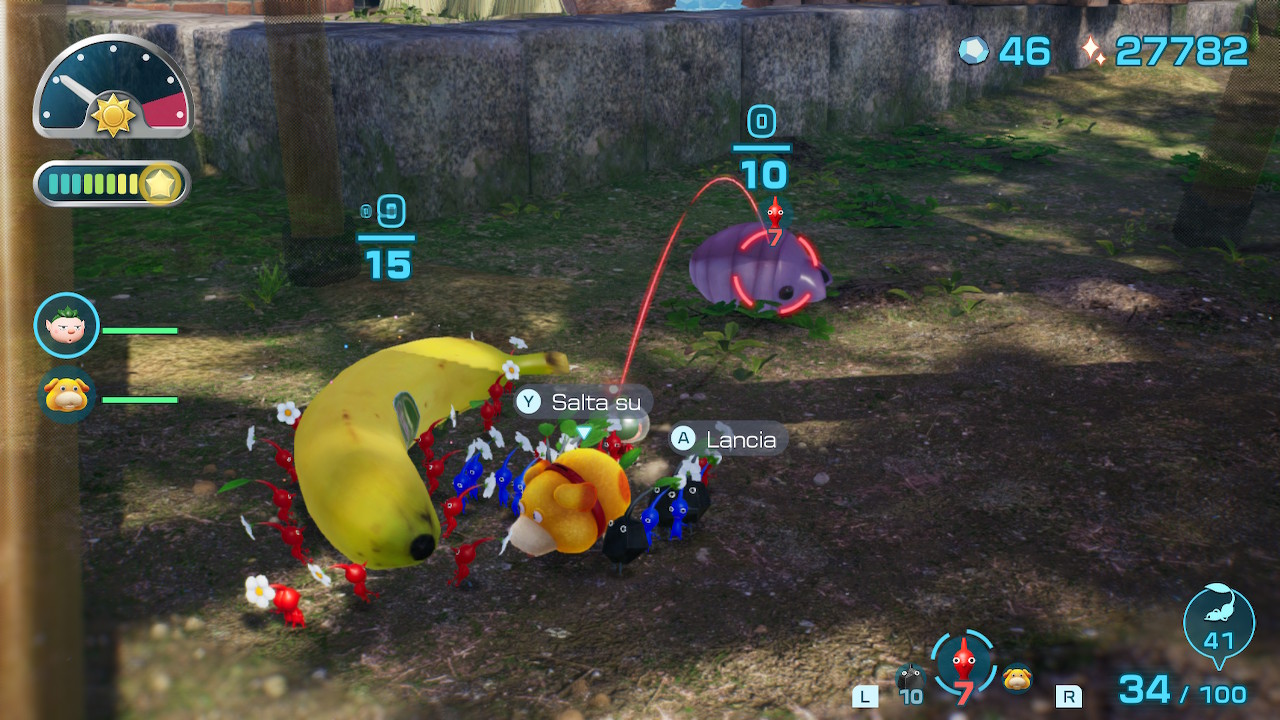
Task: Switch to the Oatchi dog portrait
Action: 67,395
